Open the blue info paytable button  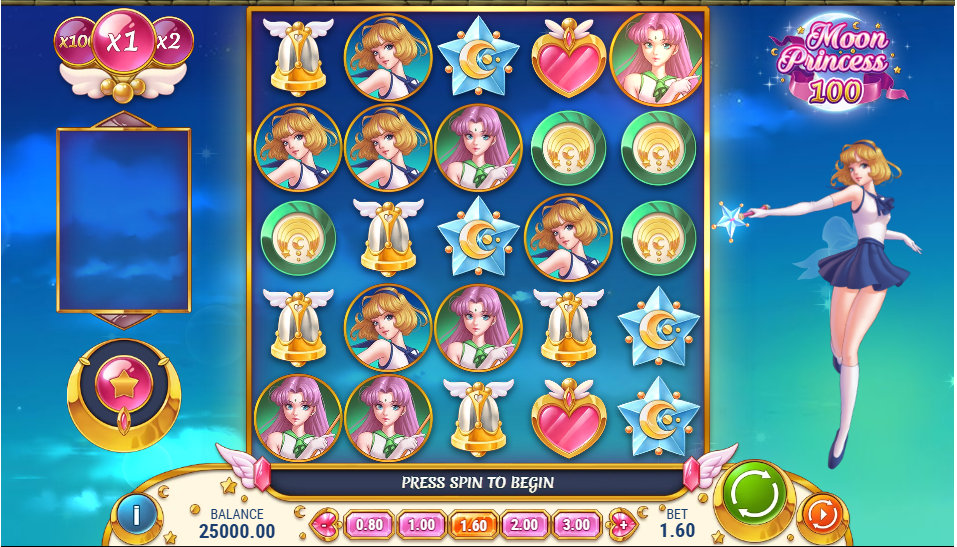tap(134, 514)
